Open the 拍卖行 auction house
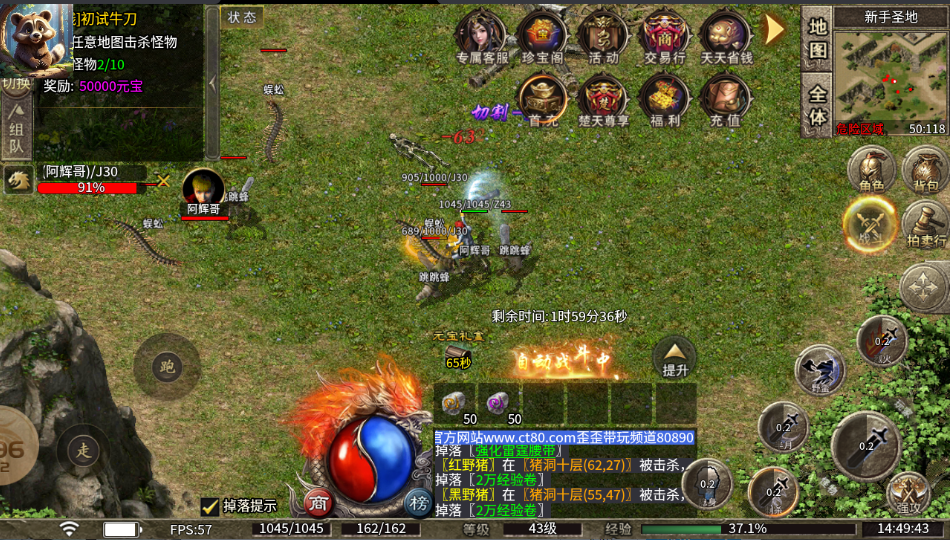 pyautogui.click(x=925, y=224)
